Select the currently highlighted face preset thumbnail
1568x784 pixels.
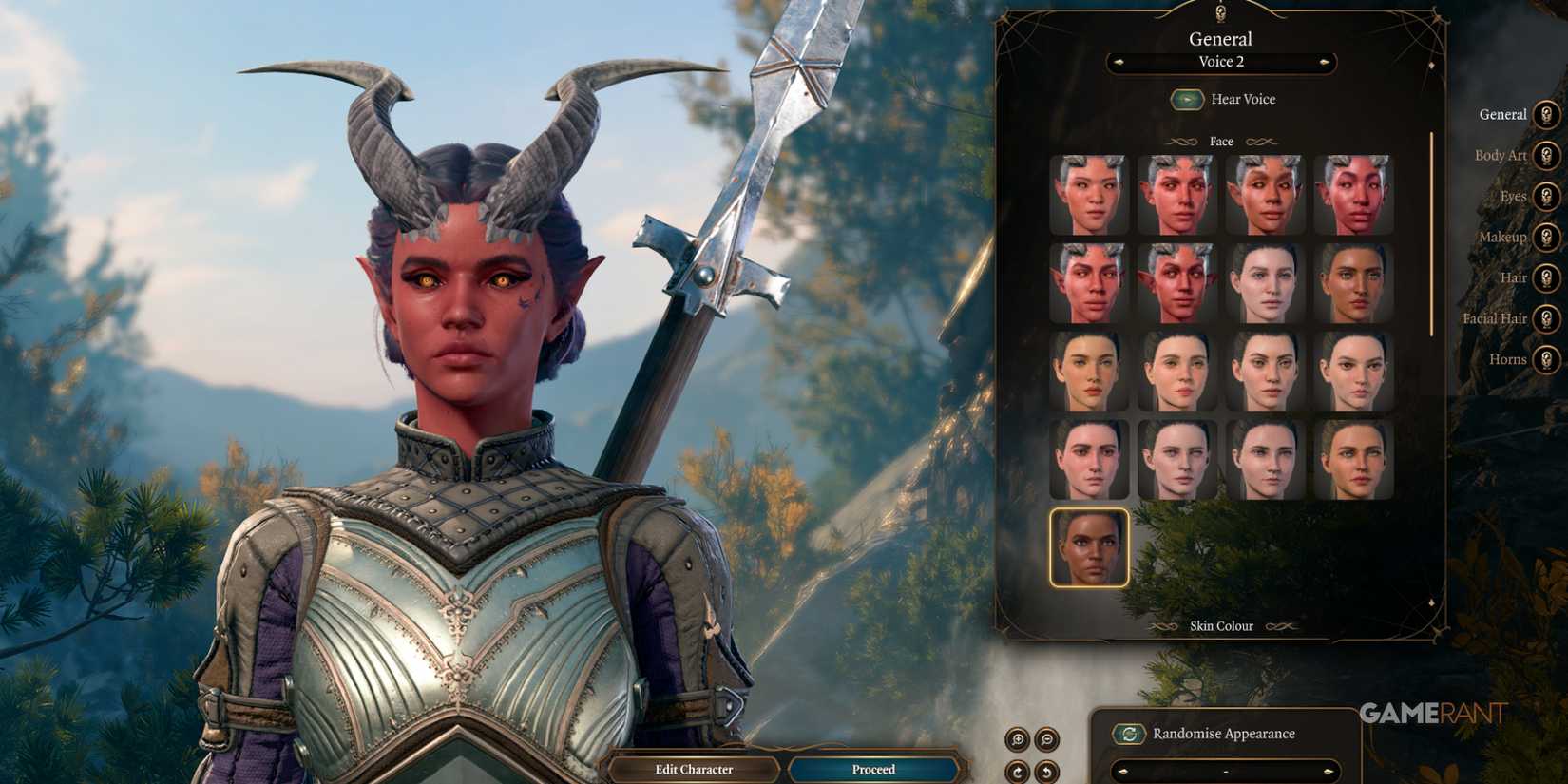click(1089, 549)
